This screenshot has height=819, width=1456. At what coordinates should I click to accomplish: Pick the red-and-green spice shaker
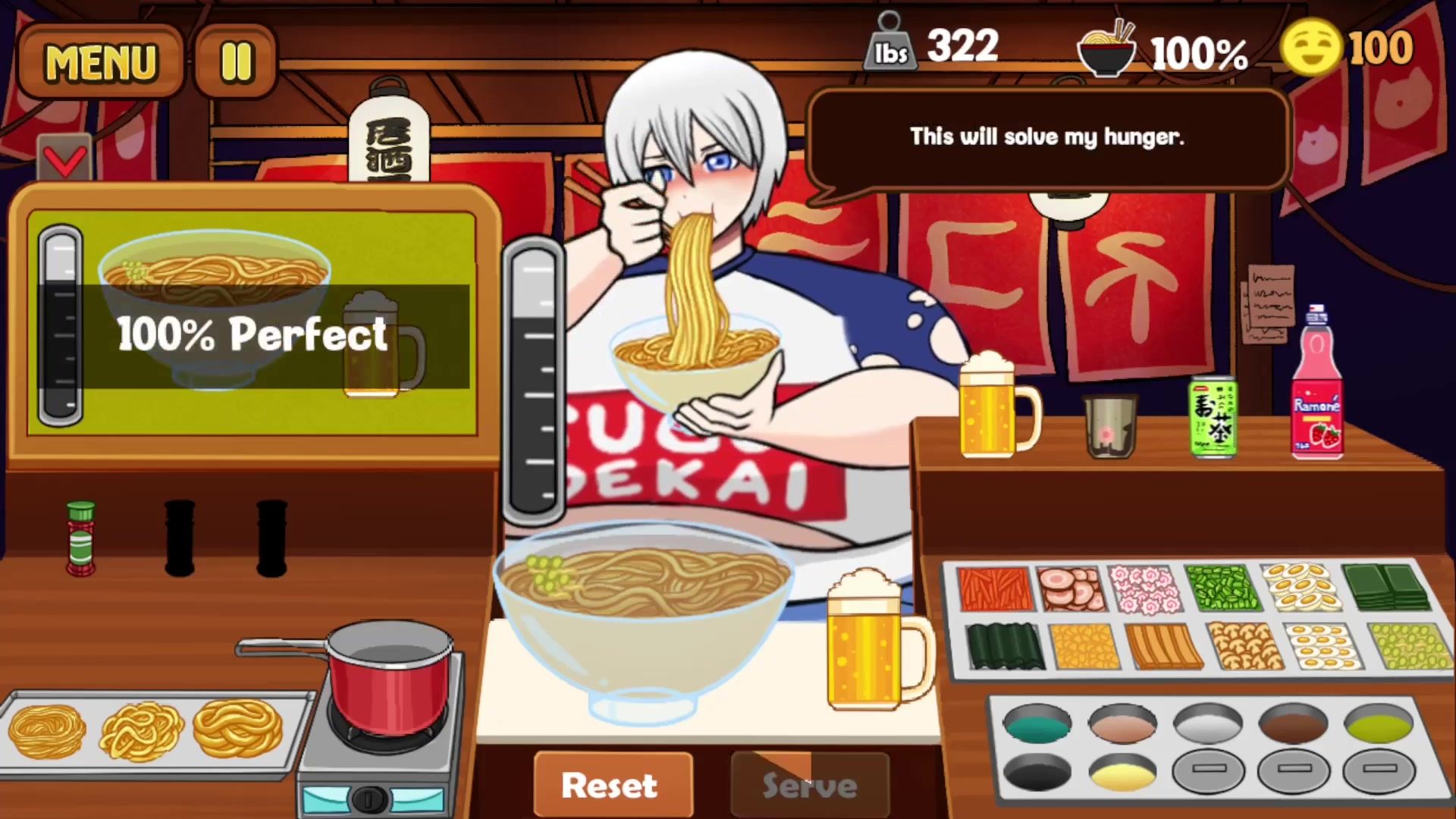pyautogui.click(x=80, y=538)
